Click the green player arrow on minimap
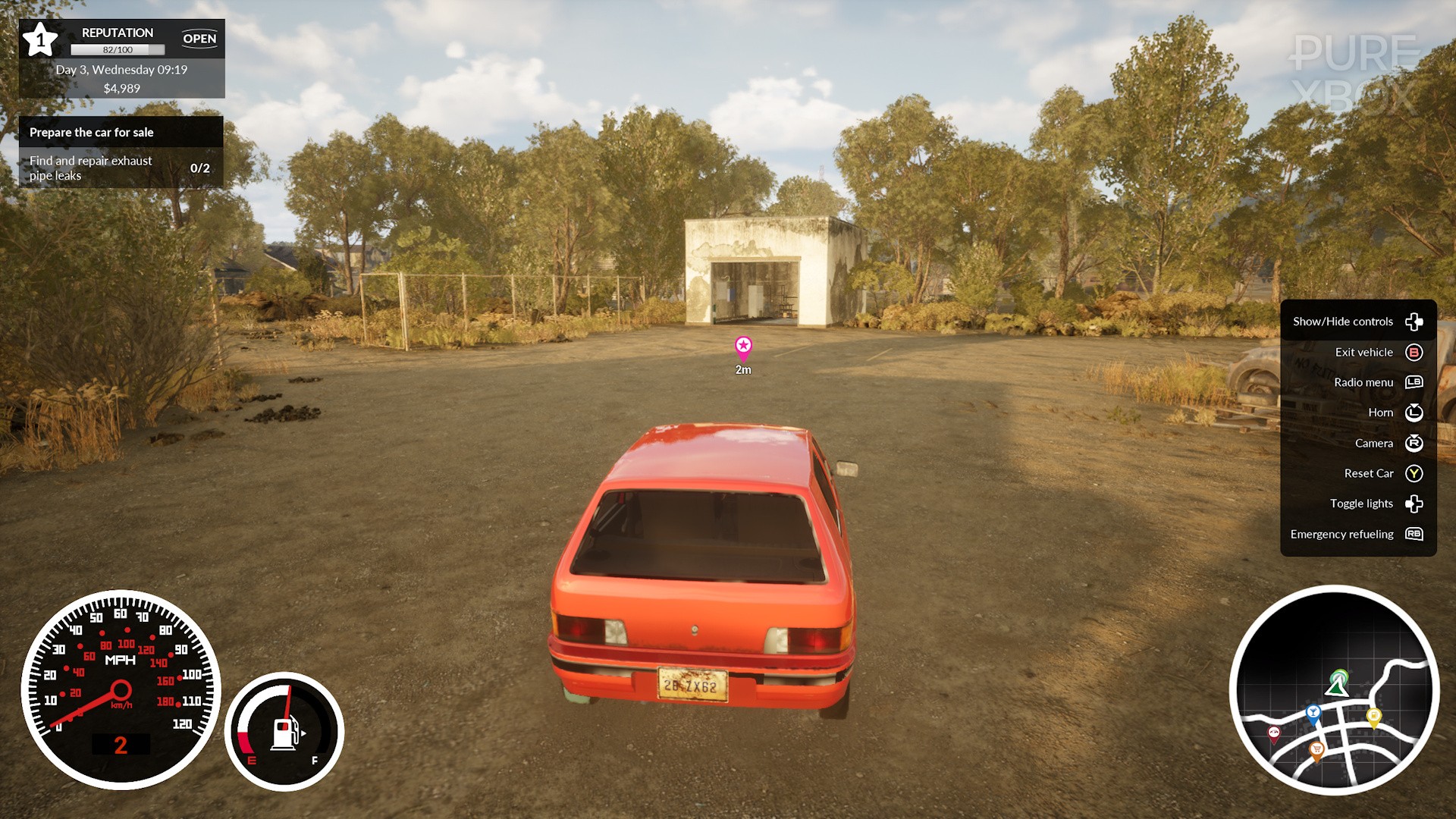The height and width of the screenshot is (819, 1456). click(1338, 684)
